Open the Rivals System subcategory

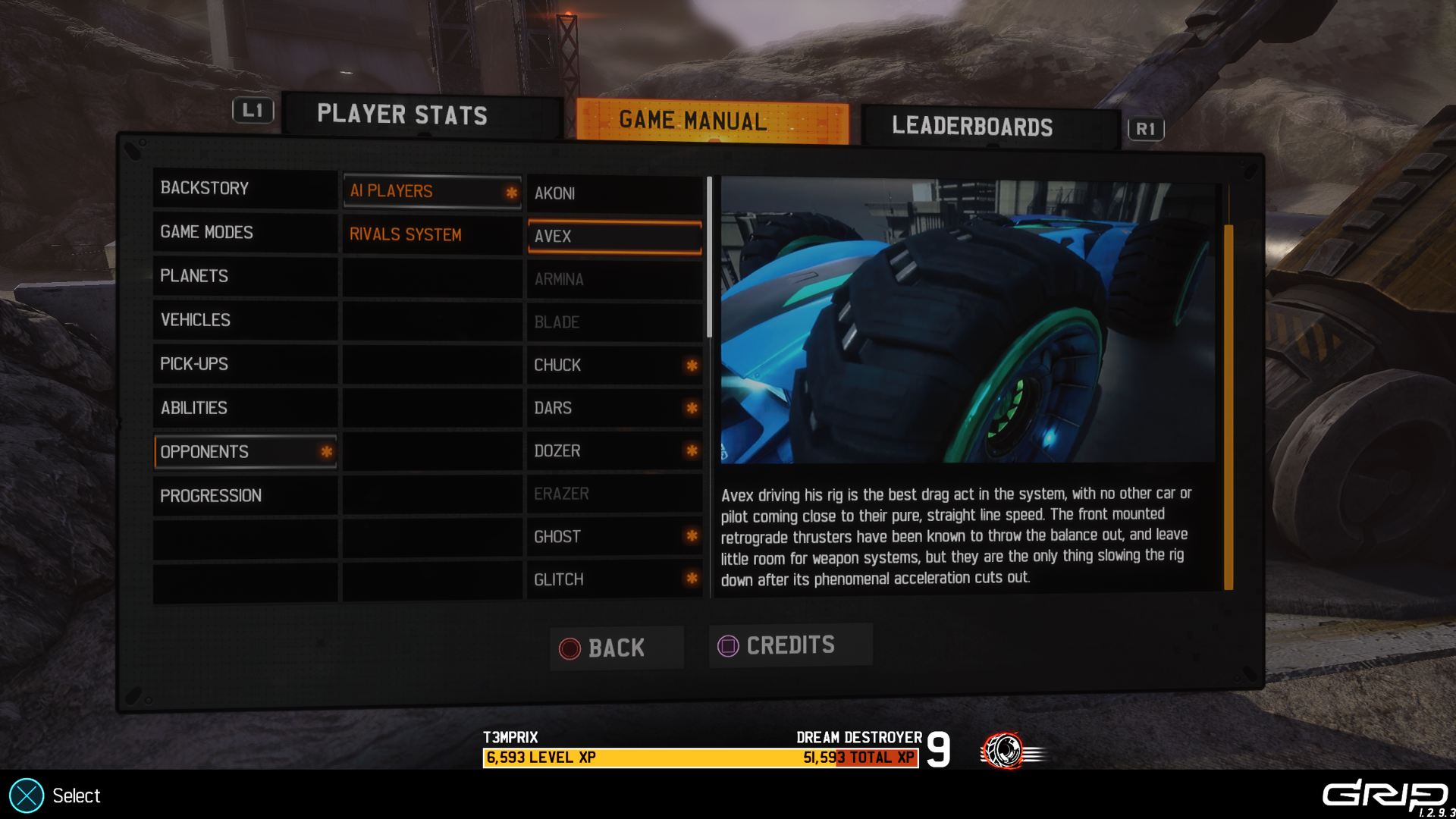pyautogui.click(x=431, y=234)
